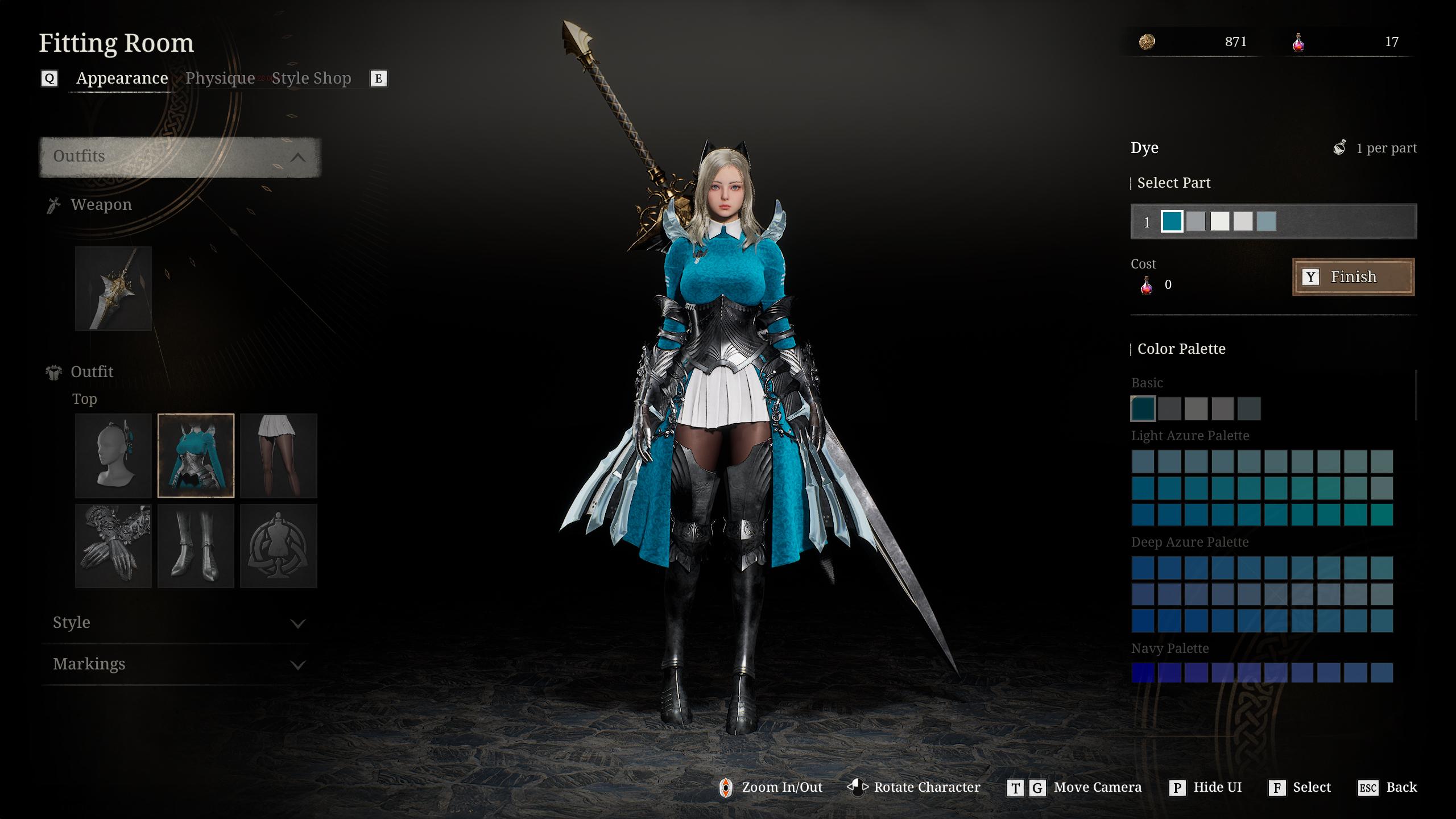Pick the legs outfit slot
This screenshot has width=1456, height=819.
279,457
